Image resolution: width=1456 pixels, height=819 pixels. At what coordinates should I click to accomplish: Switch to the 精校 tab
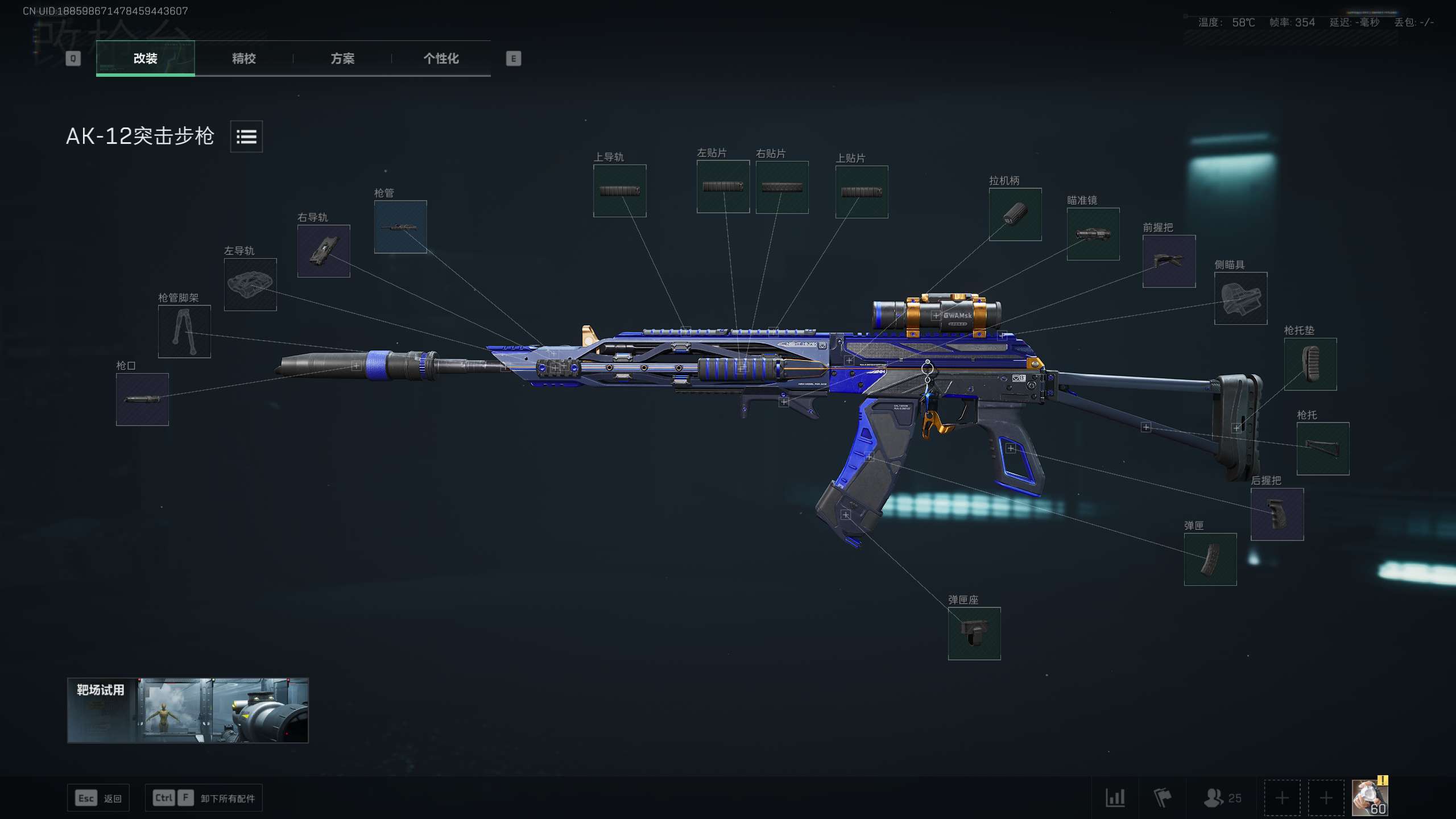click(243, 59)
